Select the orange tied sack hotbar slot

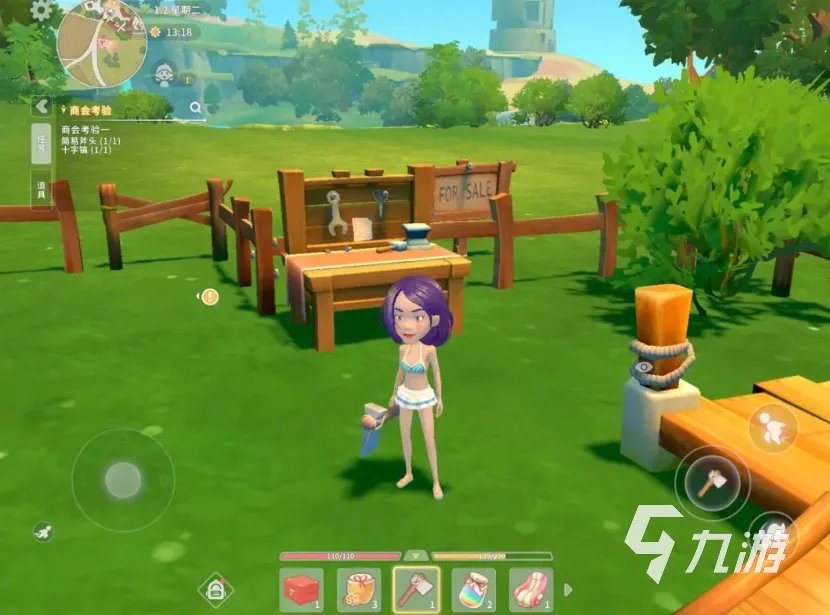pyautogui.click(x=359, y=590)
